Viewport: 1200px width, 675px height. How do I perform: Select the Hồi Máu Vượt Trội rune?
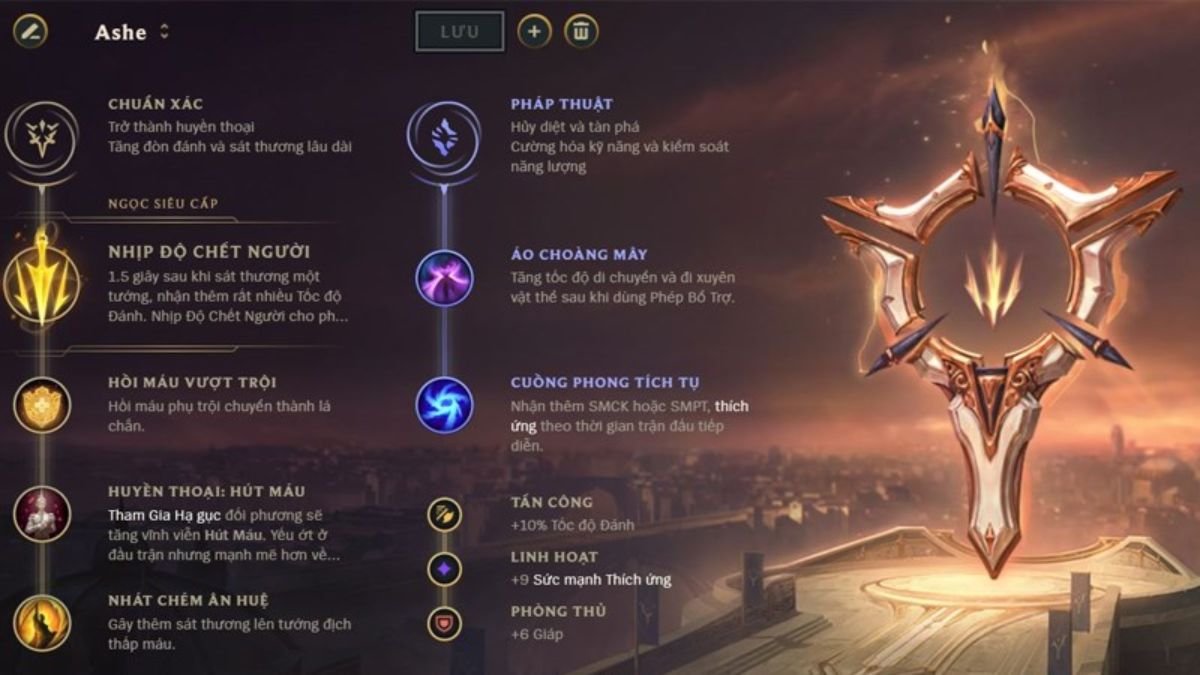(x=42, y=405)
